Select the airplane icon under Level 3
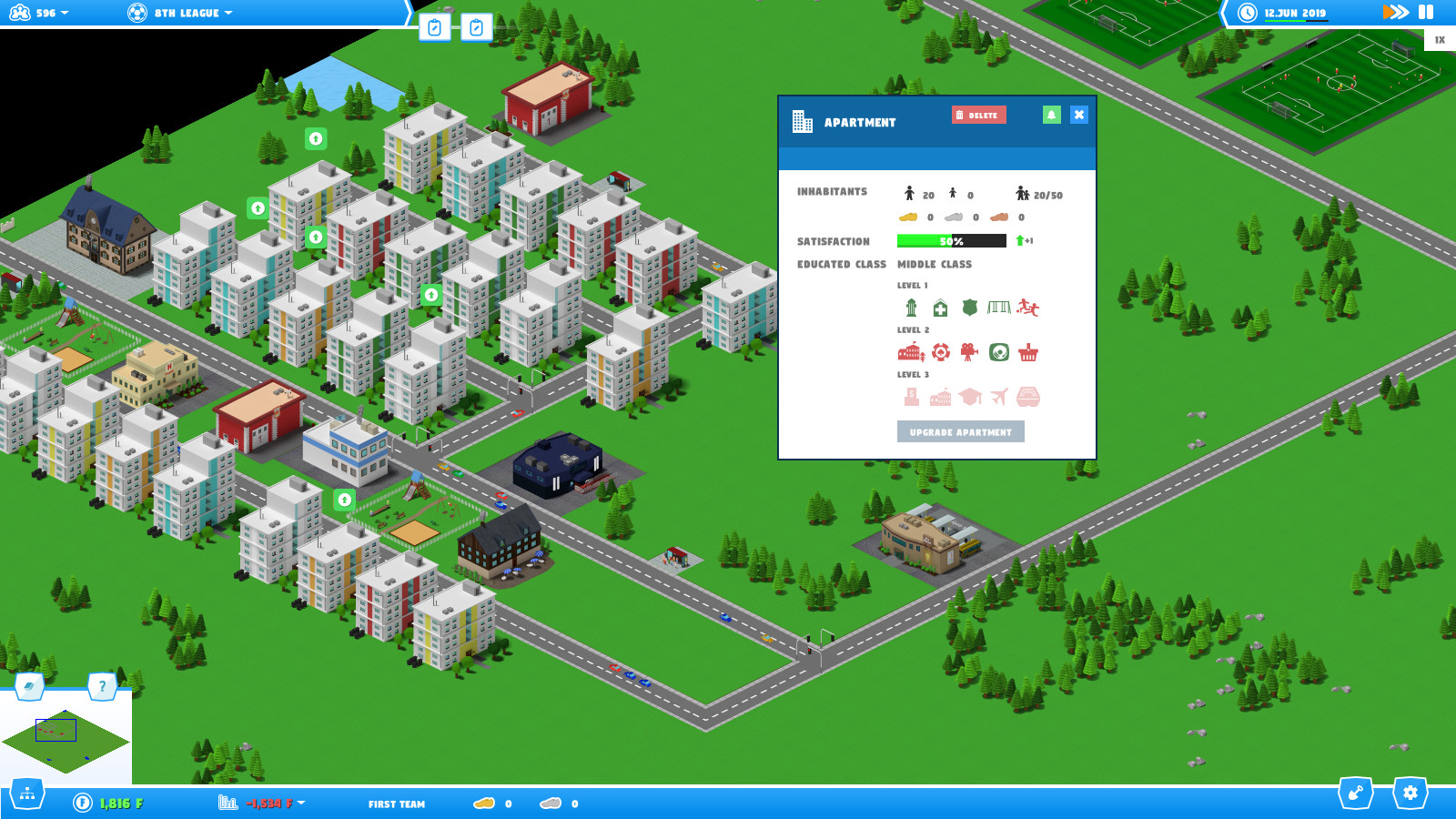The height and width of the screenshot is (819, 1456). (998, 395)
